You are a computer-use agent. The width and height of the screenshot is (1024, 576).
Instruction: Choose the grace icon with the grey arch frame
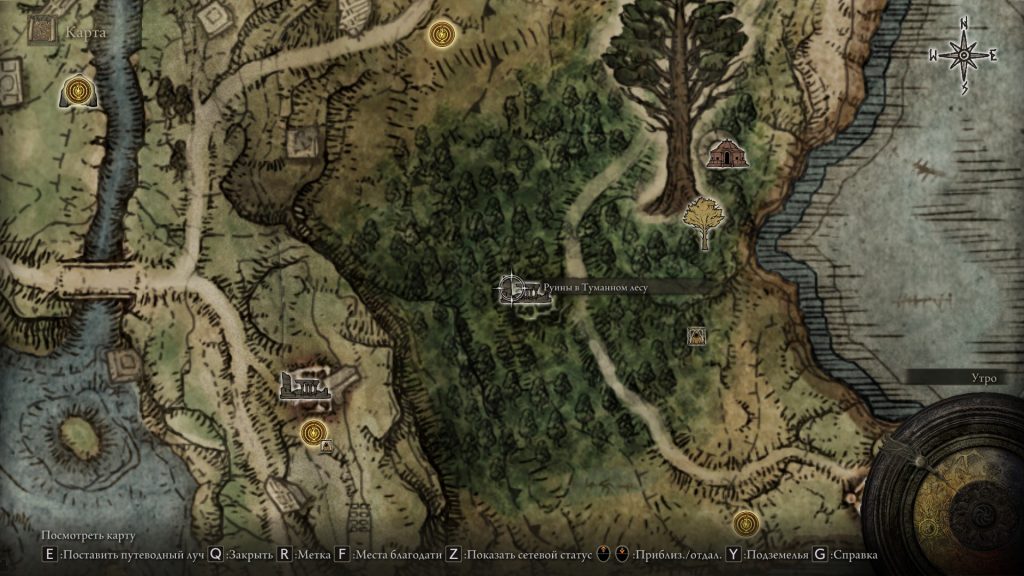point(77,92)
